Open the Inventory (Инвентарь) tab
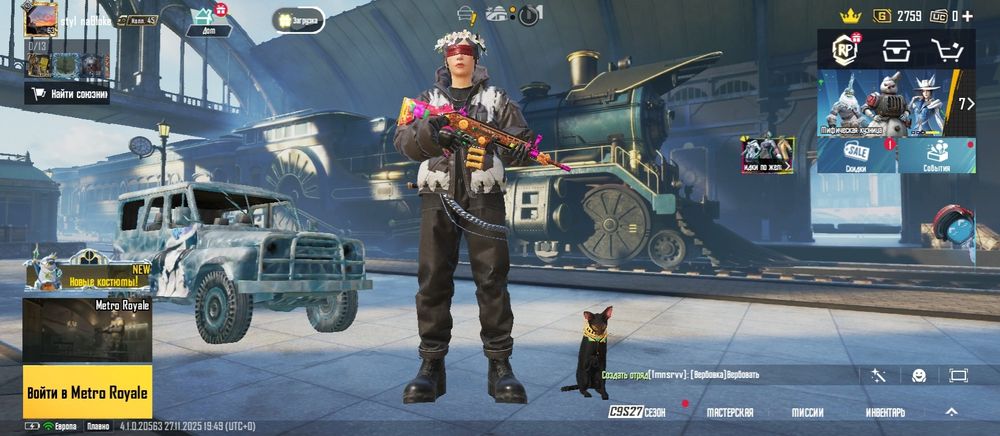 click(x=885, y=412)
